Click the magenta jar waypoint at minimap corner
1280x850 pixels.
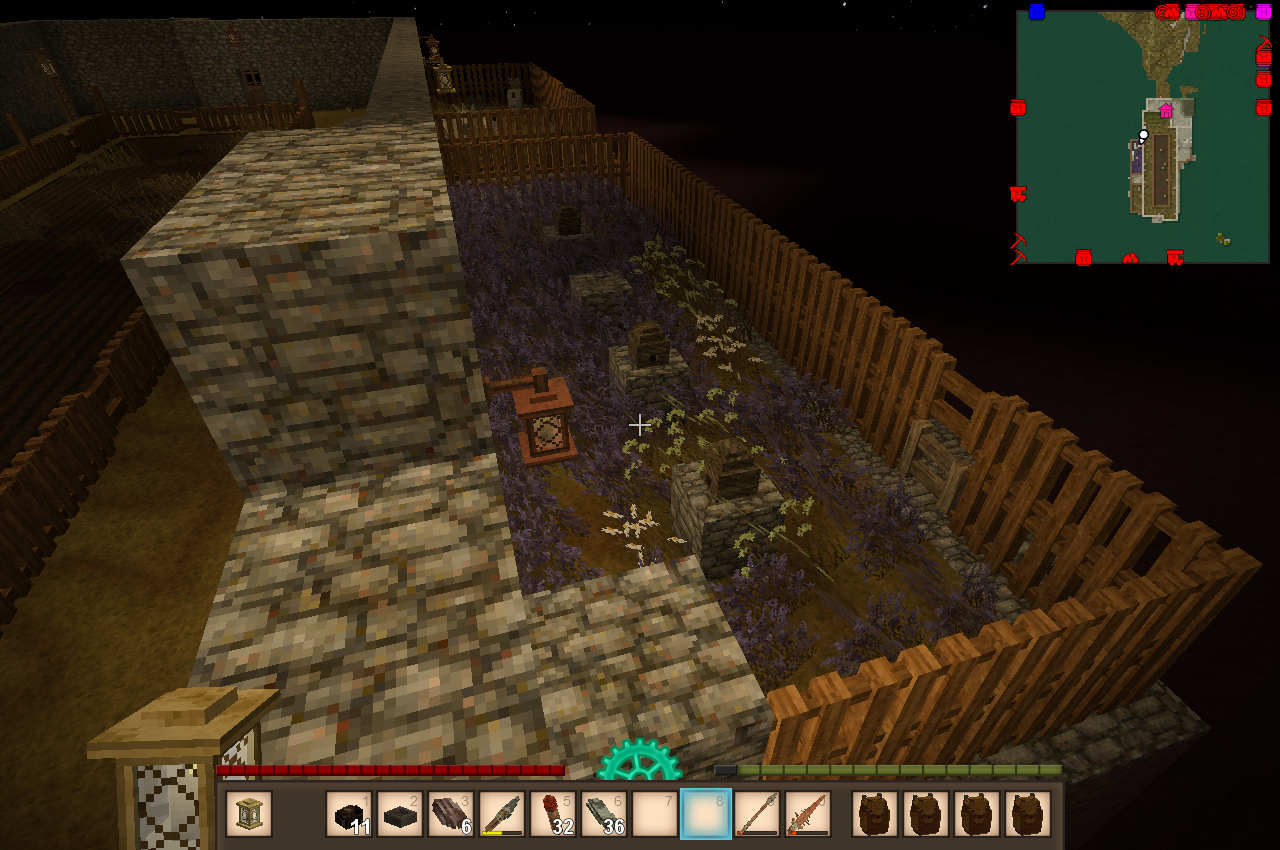tap(1262, 12)
